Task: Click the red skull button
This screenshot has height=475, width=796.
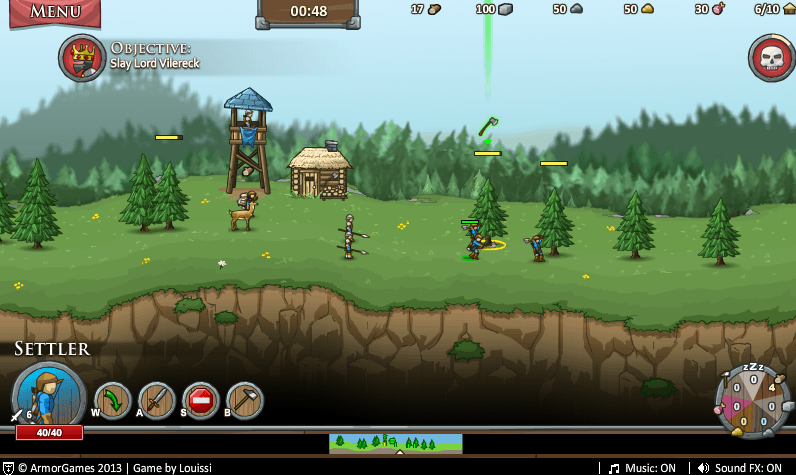Action: (772, 58)
